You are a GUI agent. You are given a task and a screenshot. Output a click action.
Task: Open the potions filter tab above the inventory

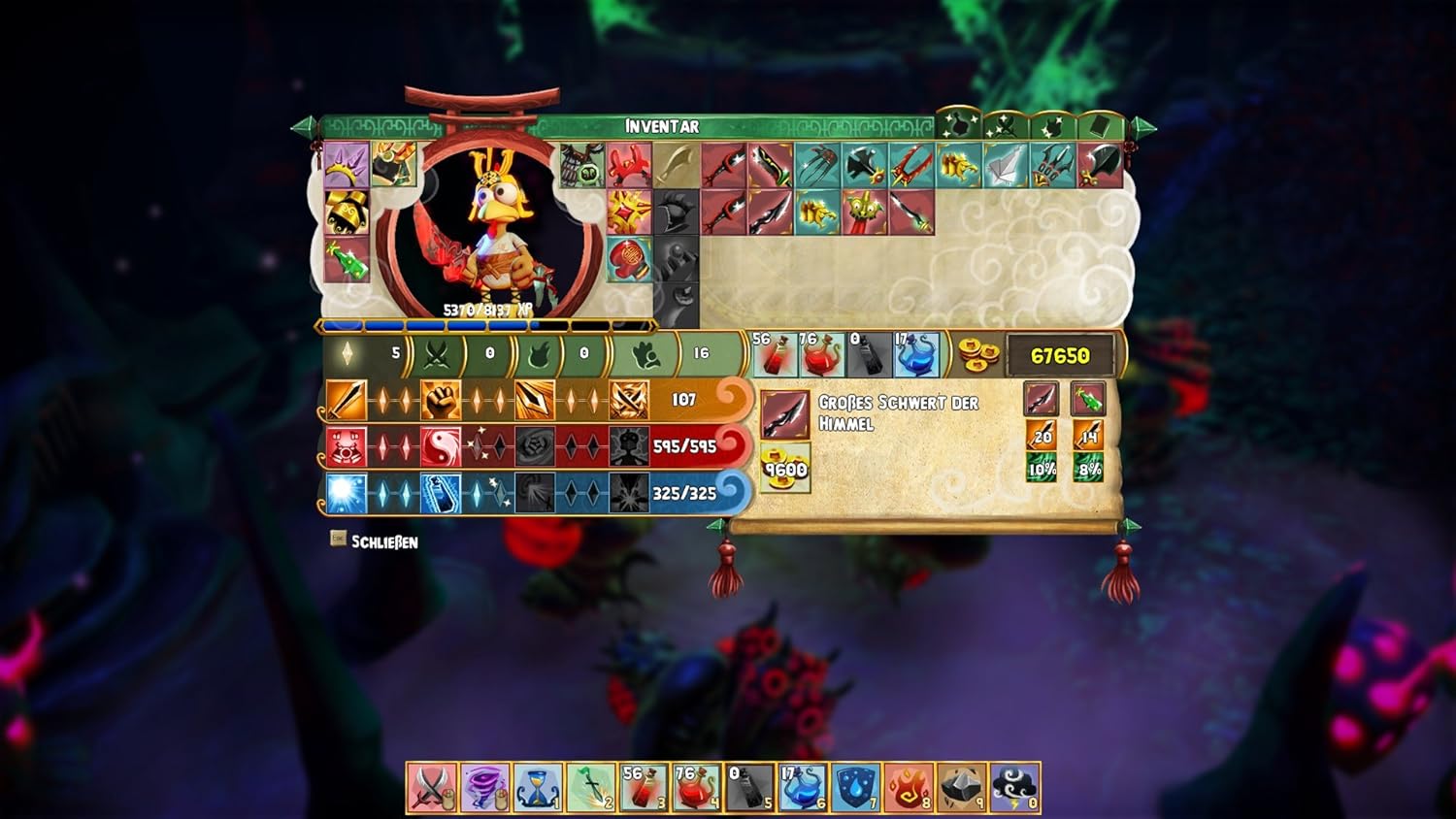click(x=959, y=124)
